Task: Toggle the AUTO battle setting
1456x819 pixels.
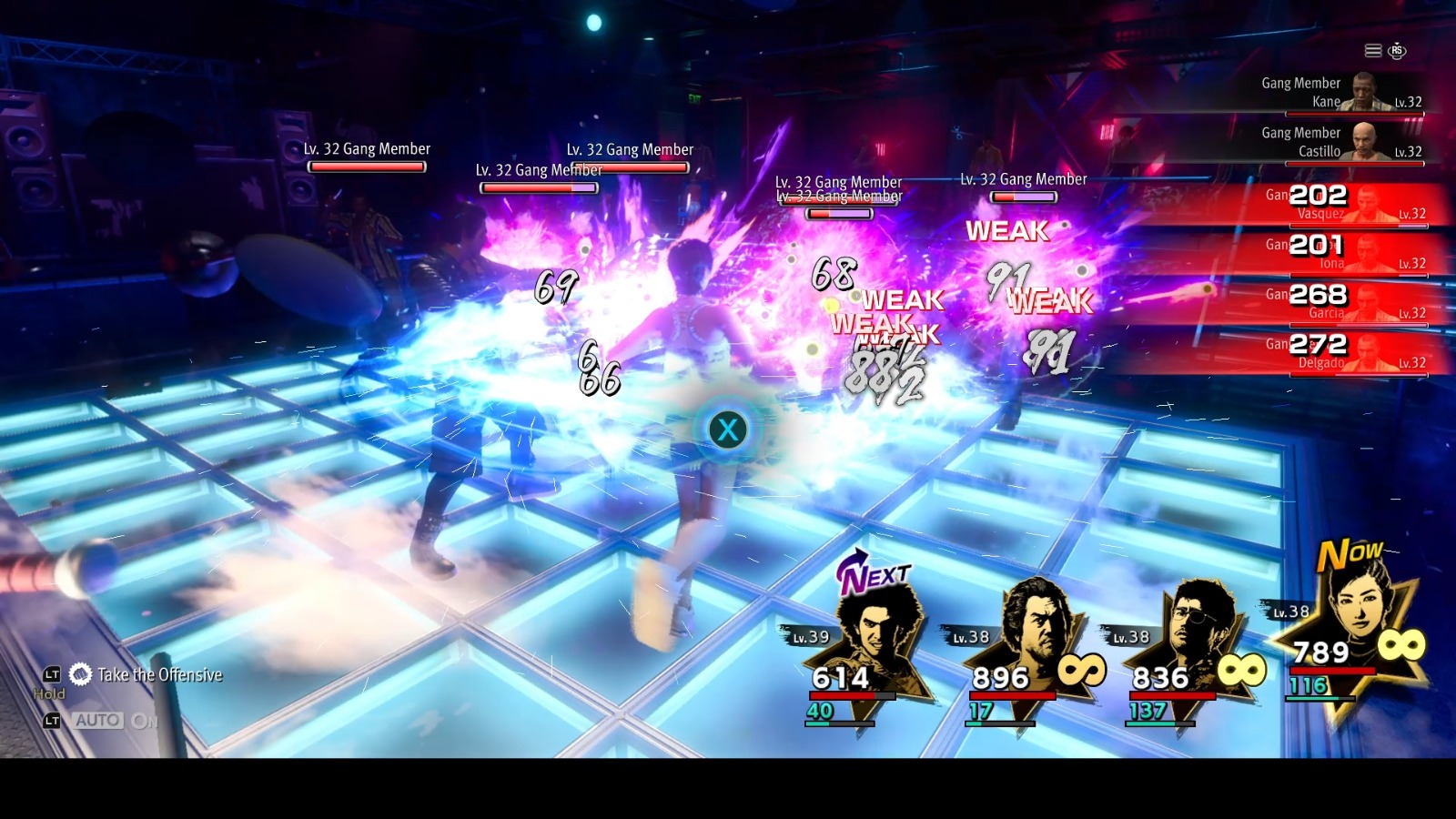Action: tap(98, 721)
